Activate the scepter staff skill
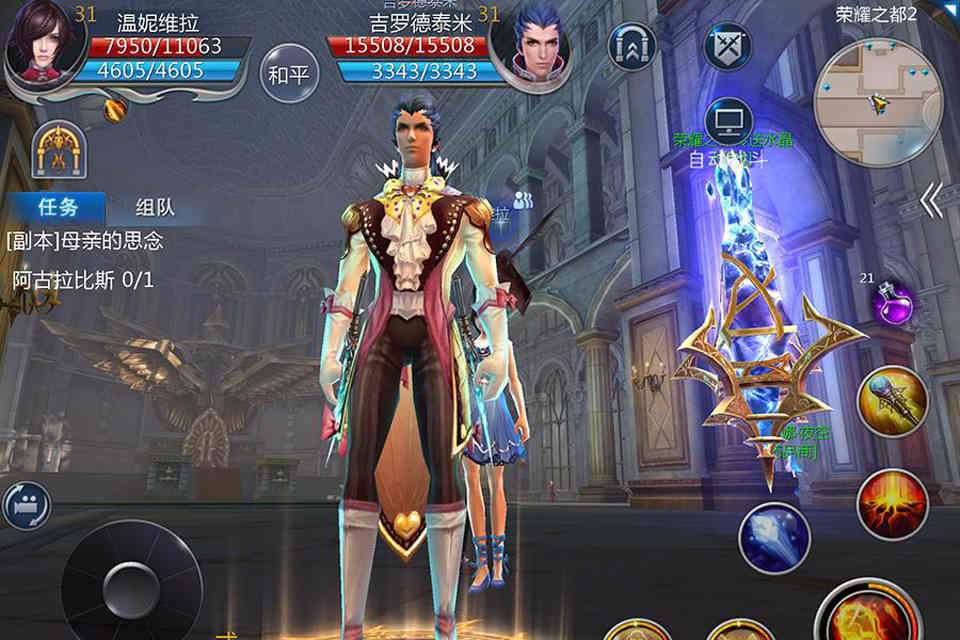Image resolution: width=960 pixels, height=640 pixels. (x=892, y=402)
